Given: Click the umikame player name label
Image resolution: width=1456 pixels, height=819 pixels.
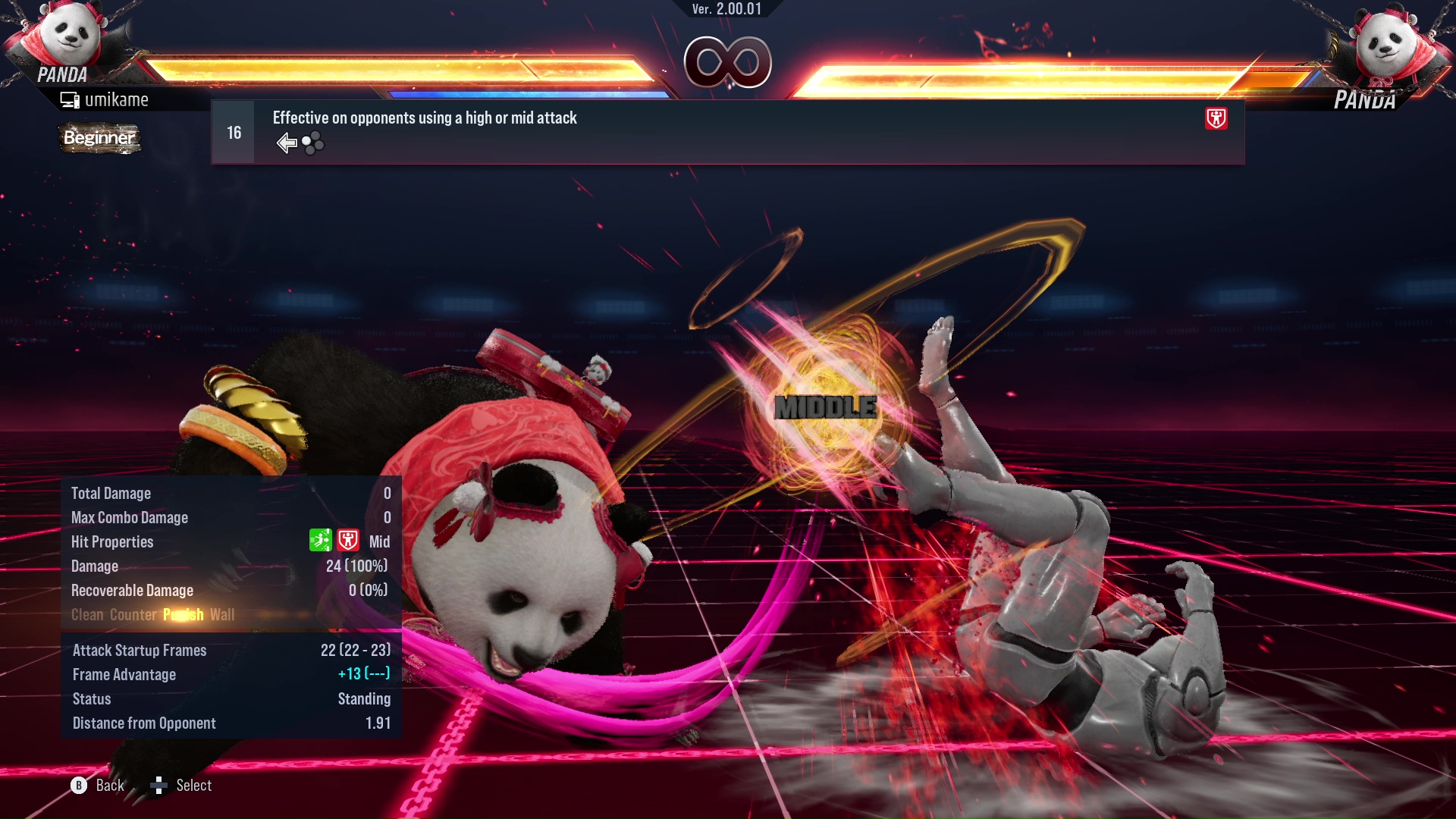Looking at the screenshot, I should pos(118,99).
